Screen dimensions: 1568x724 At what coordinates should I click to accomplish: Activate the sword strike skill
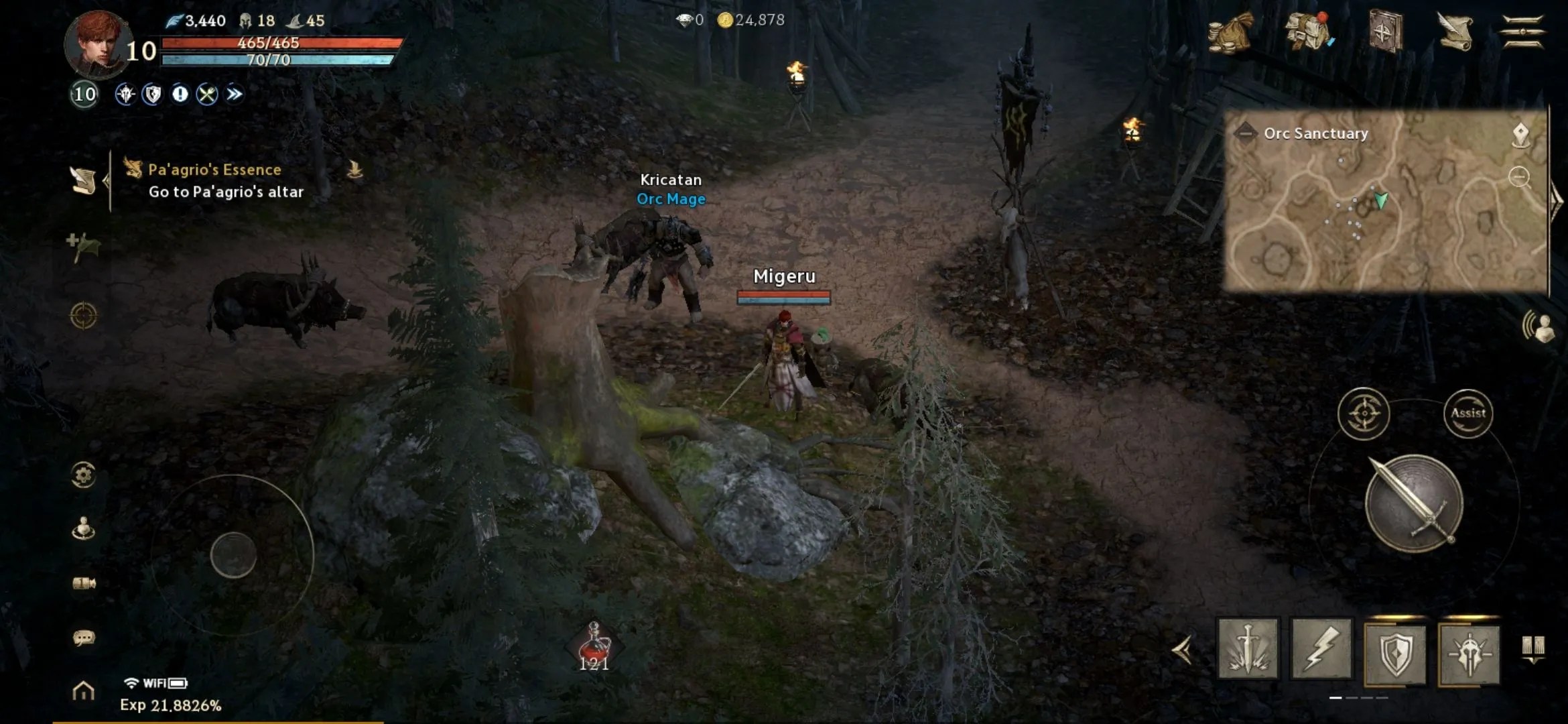click(x=1247, y=649)
